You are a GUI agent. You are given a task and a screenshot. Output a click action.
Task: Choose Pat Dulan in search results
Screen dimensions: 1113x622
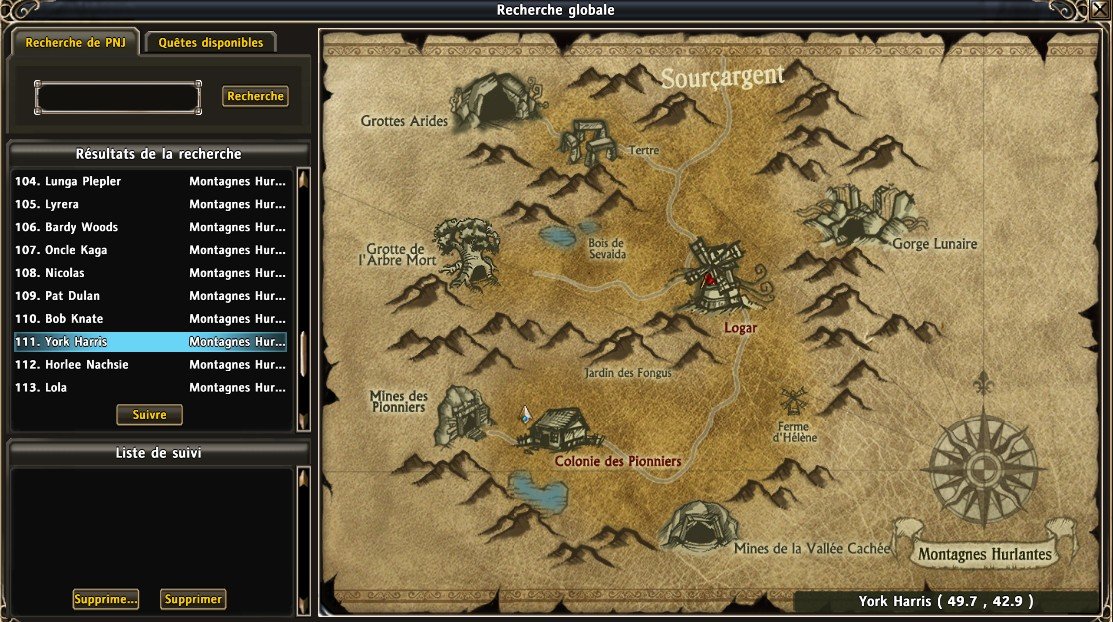(x=150, y=296)
